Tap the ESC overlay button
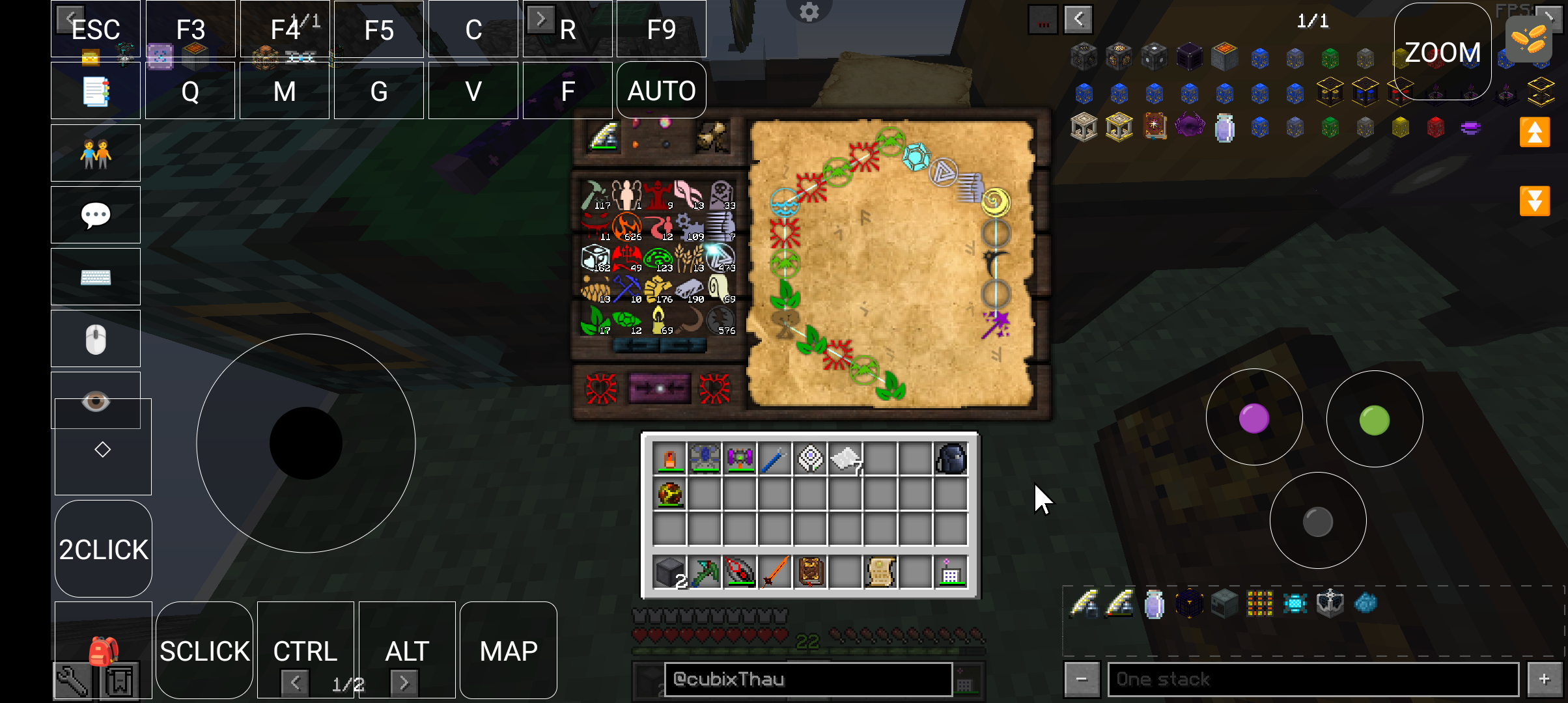1568x703 pixels. (96, 29)
